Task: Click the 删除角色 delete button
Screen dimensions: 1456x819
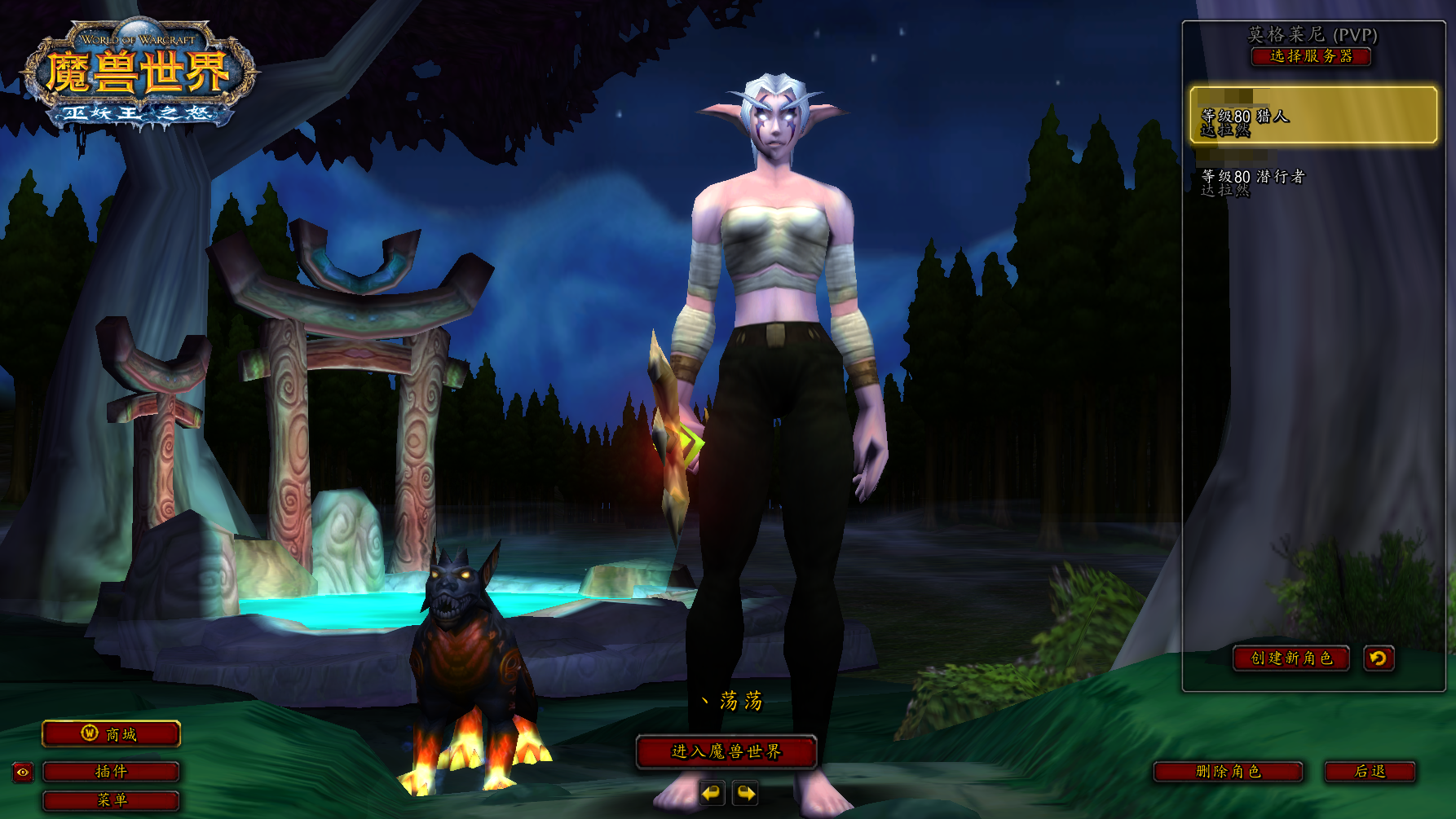Action: coord(1228,771)
